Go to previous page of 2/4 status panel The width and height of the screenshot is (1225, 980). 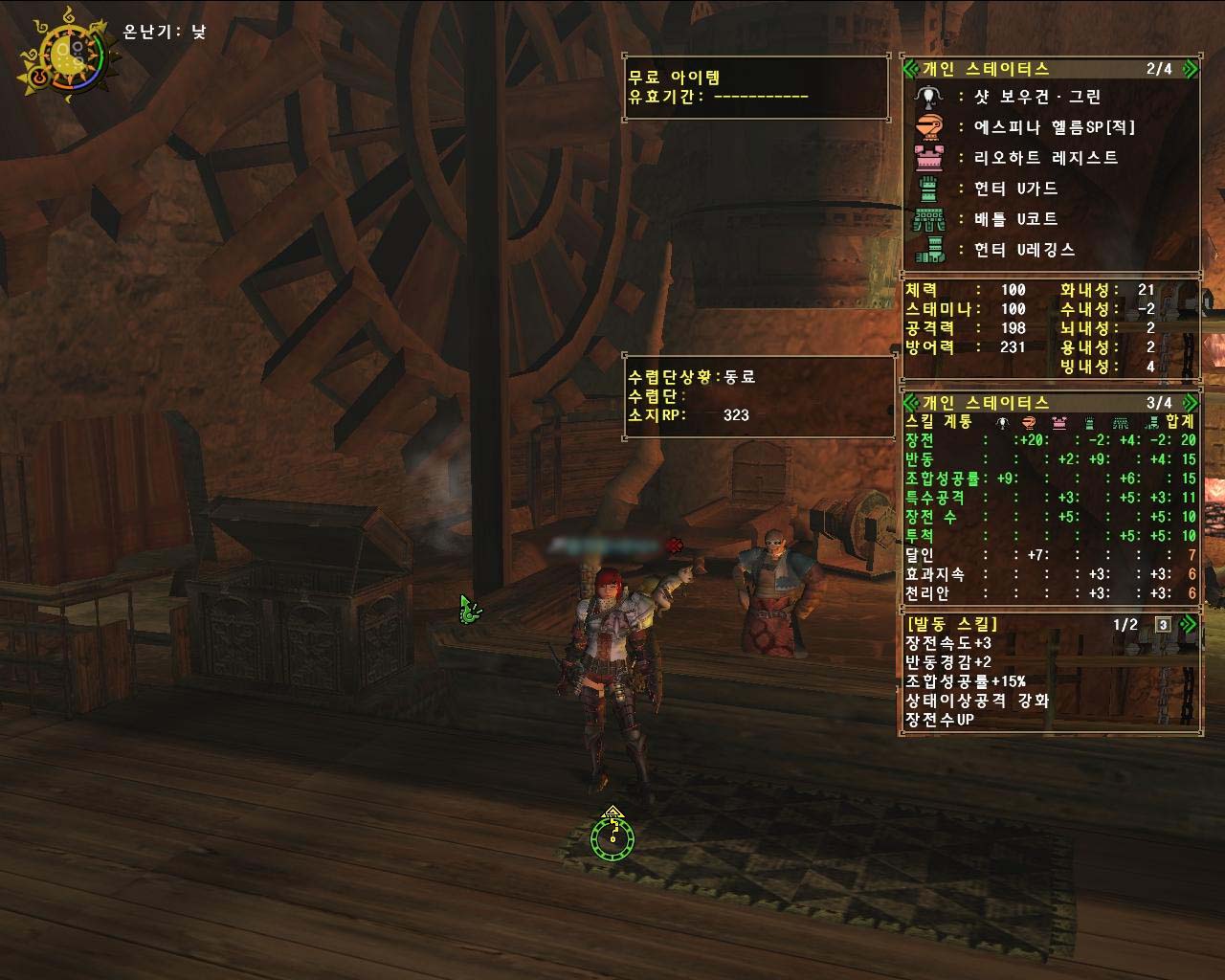[x=910, y=69]
